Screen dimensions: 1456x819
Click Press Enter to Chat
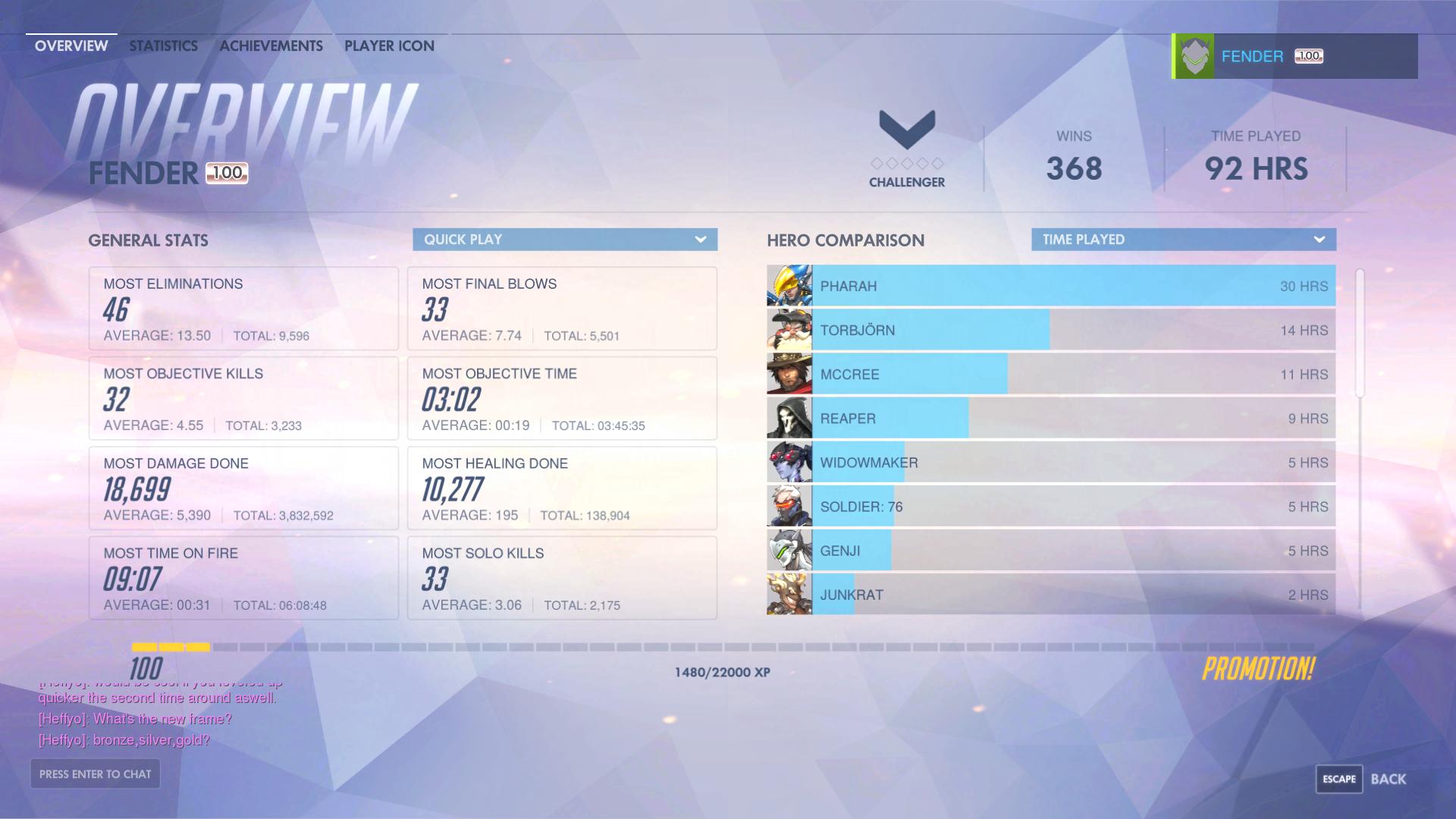(95, 773)
